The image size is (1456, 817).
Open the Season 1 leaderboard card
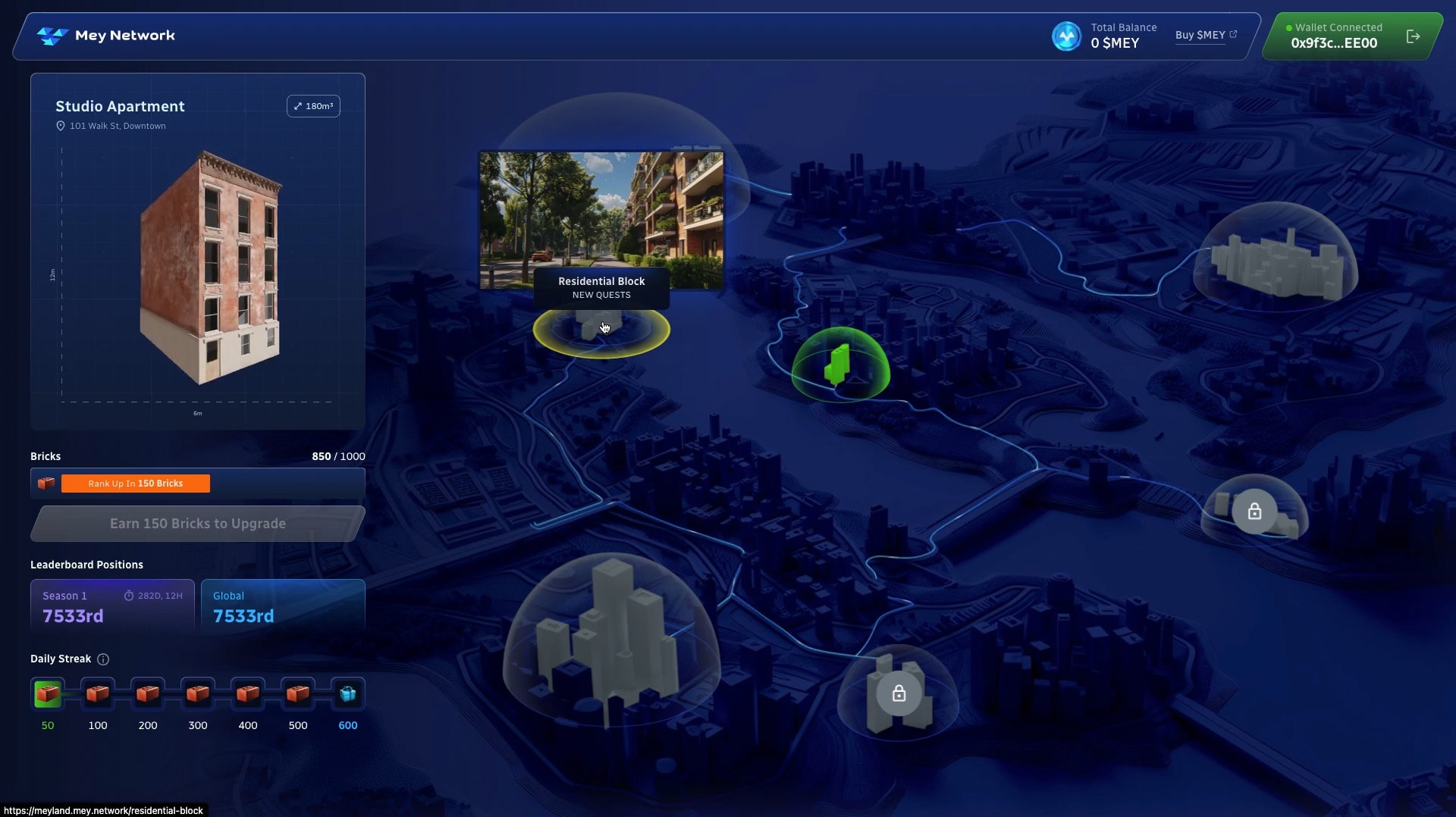[112, 606]
